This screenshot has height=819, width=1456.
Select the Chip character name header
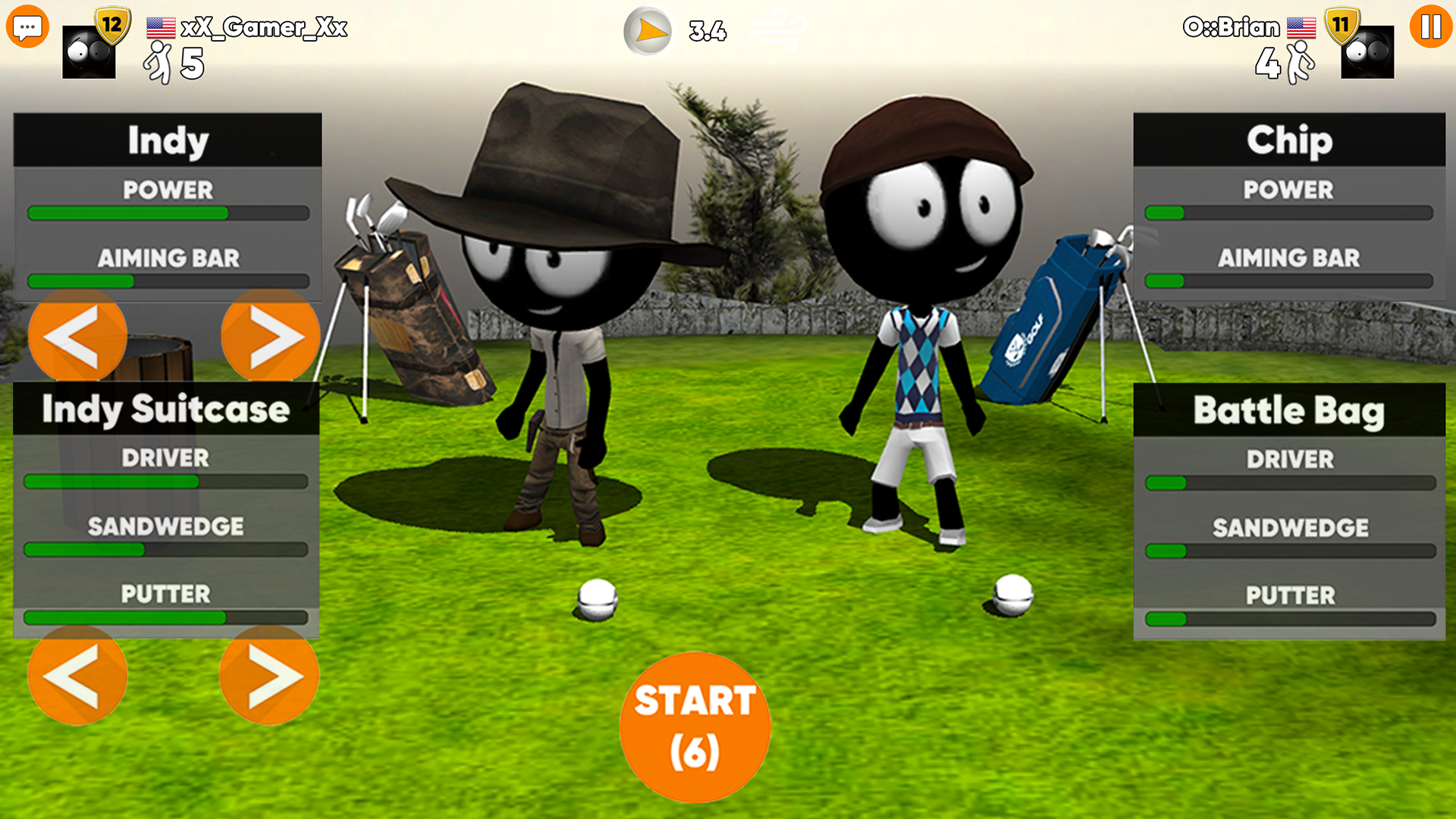[x=1289, y=140]
